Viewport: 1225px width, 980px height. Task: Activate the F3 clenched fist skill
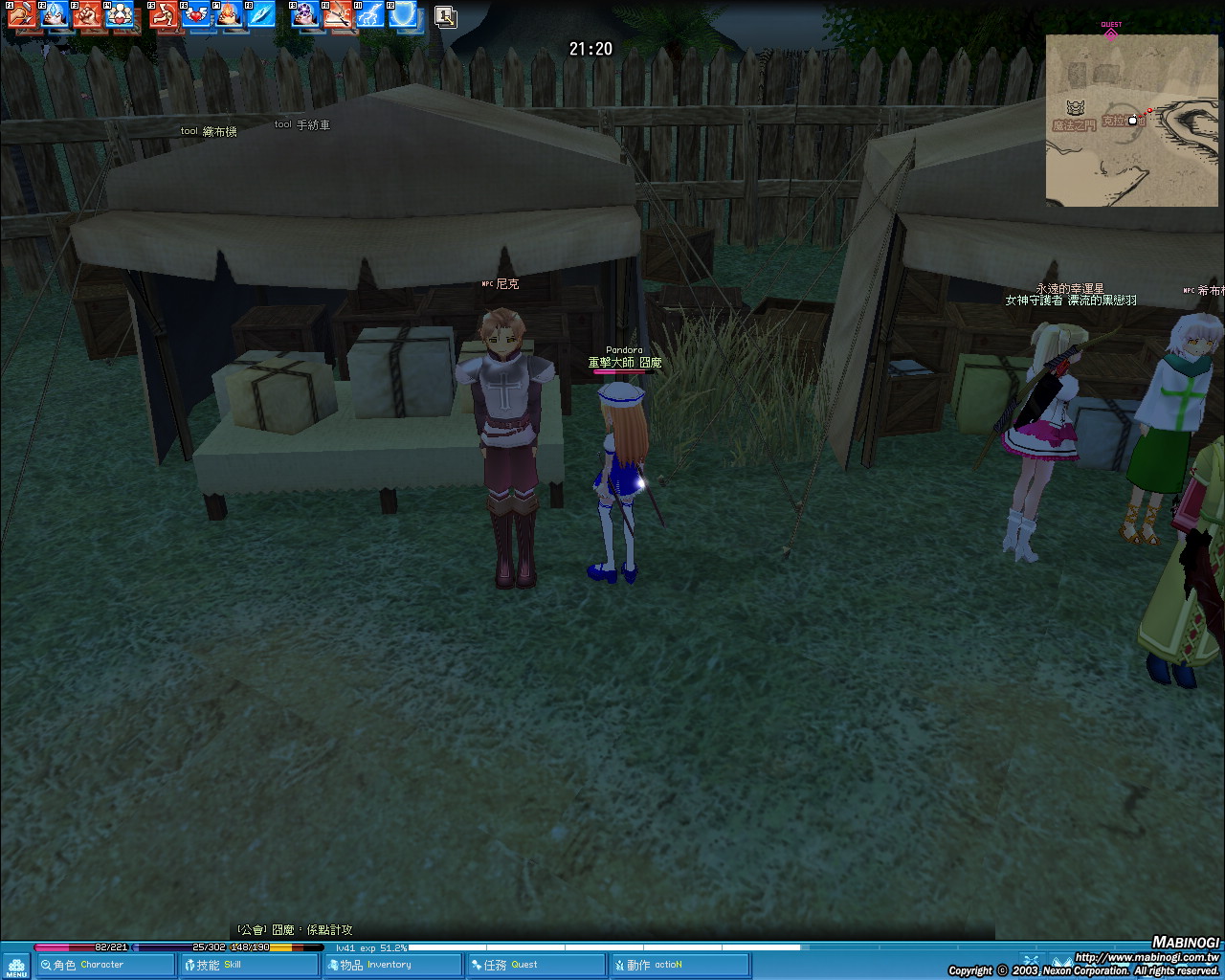point(87,14)
